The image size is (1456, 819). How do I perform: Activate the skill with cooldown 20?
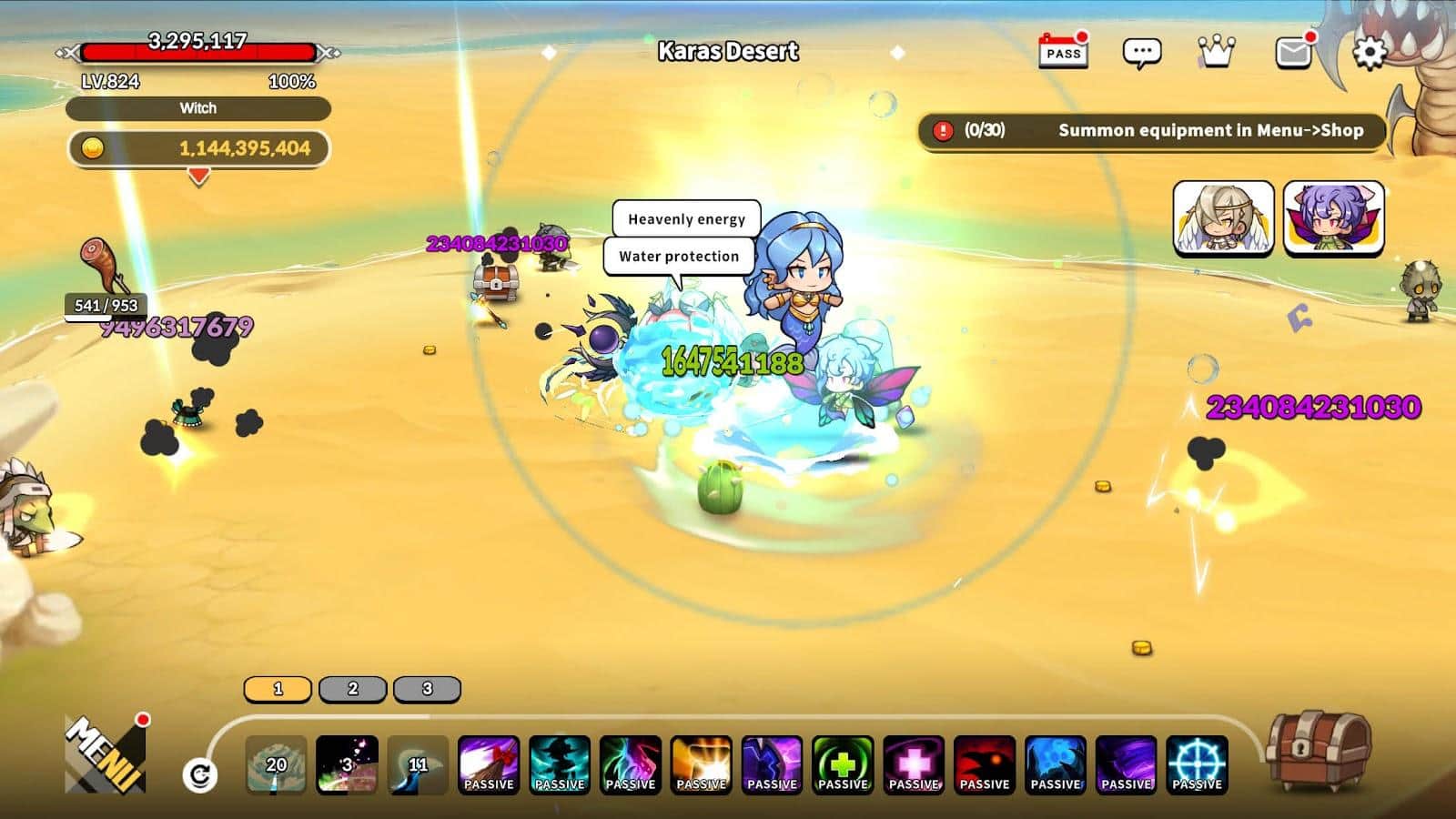tap(277, 765)
